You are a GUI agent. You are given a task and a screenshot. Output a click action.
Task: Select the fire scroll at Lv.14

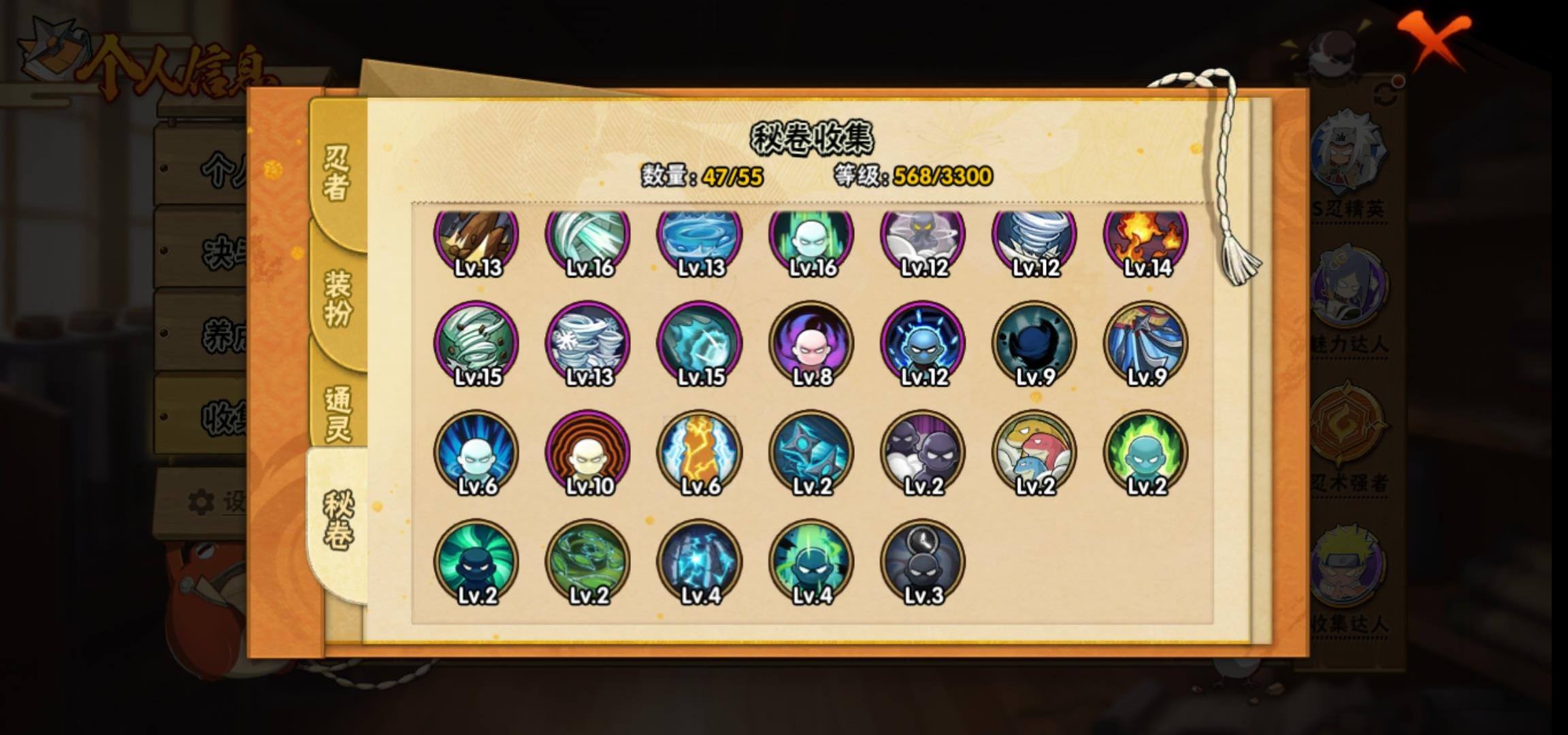[1146, 238]
